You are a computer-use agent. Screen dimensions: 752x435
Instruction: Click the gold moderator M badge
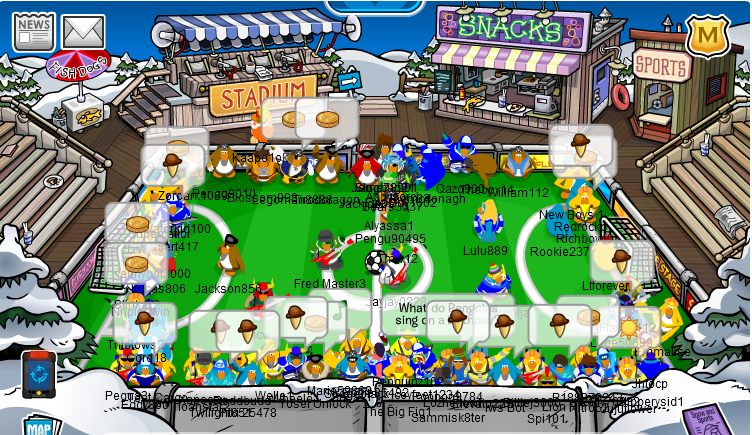(706, 37)
